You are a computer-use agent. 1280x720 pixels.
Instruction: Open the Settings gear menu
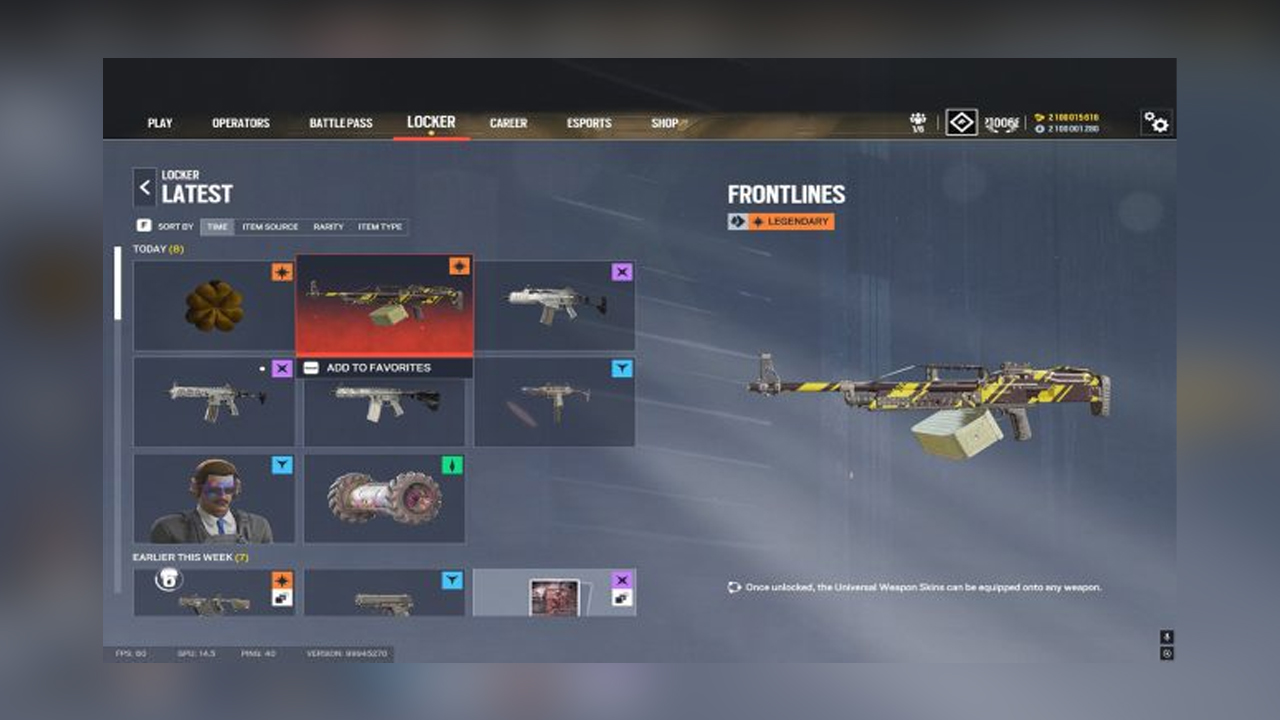[x=1155, y=122]
